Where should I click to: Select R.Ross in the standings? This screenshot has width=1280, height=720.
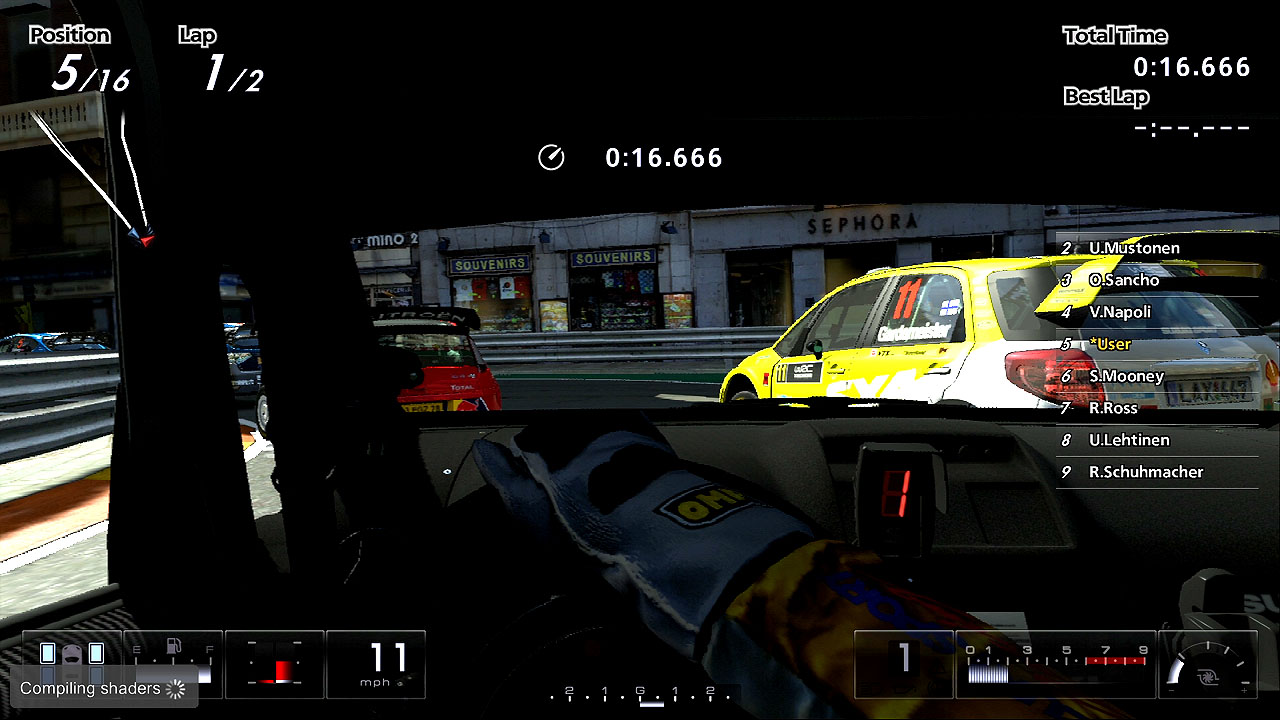(1113, 408)
